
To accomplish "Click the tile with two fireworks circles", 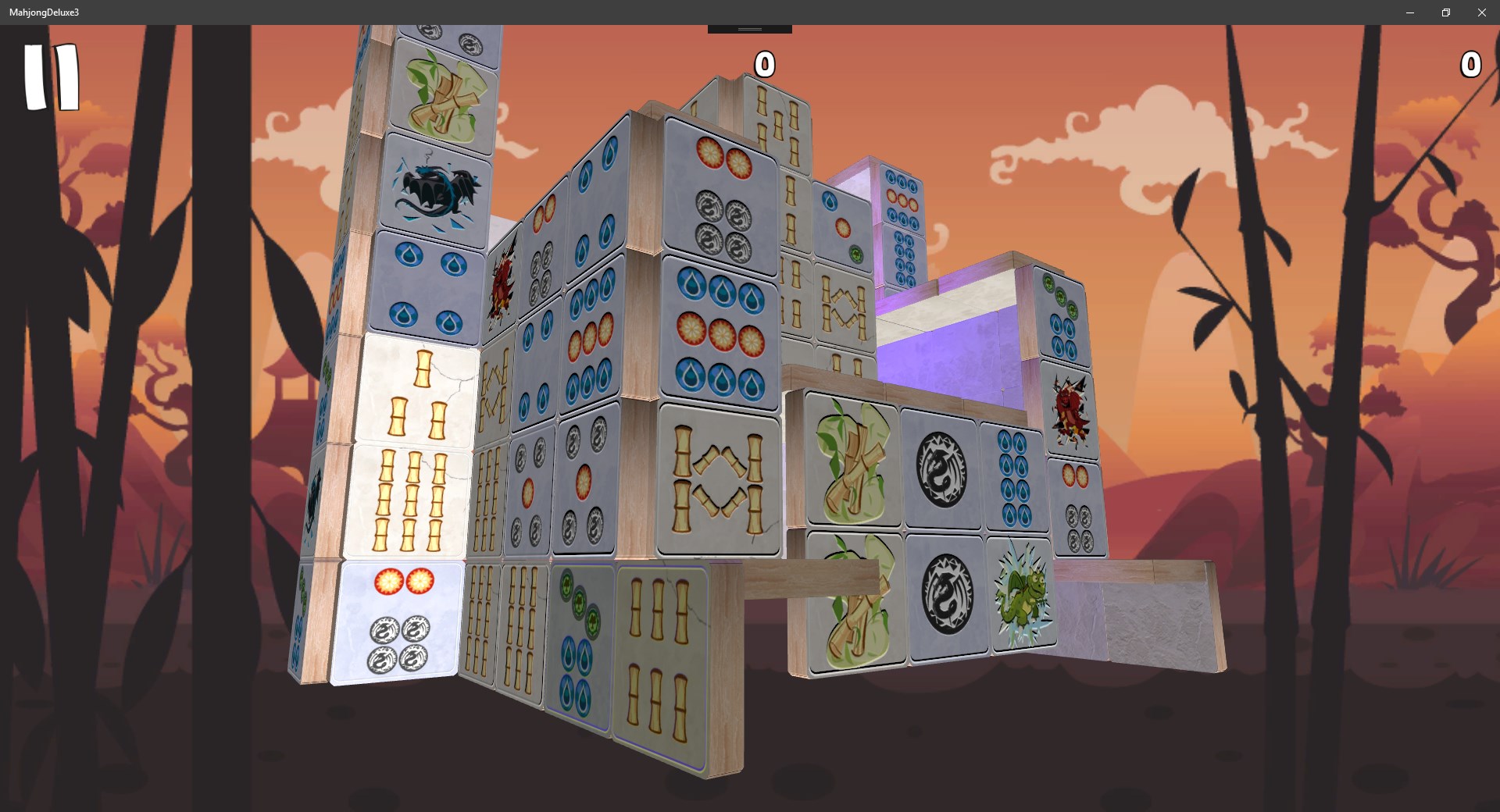I will pos(406,582).
